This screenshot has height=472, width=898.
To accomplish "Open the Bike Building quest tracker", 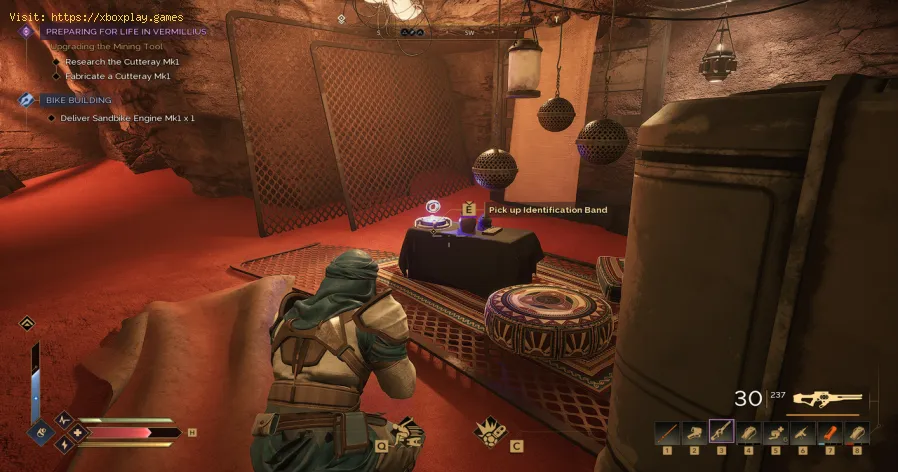I will click(x=78, y=100).
